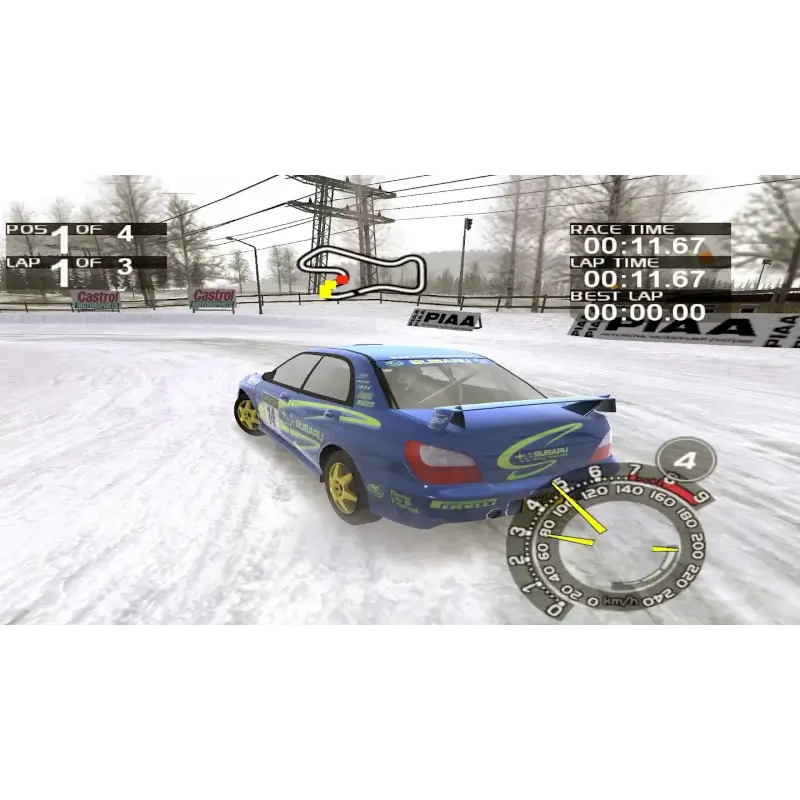800x800 pixels.
Task: Select the red marker on the track map
Action: click(x=341, y=280)
